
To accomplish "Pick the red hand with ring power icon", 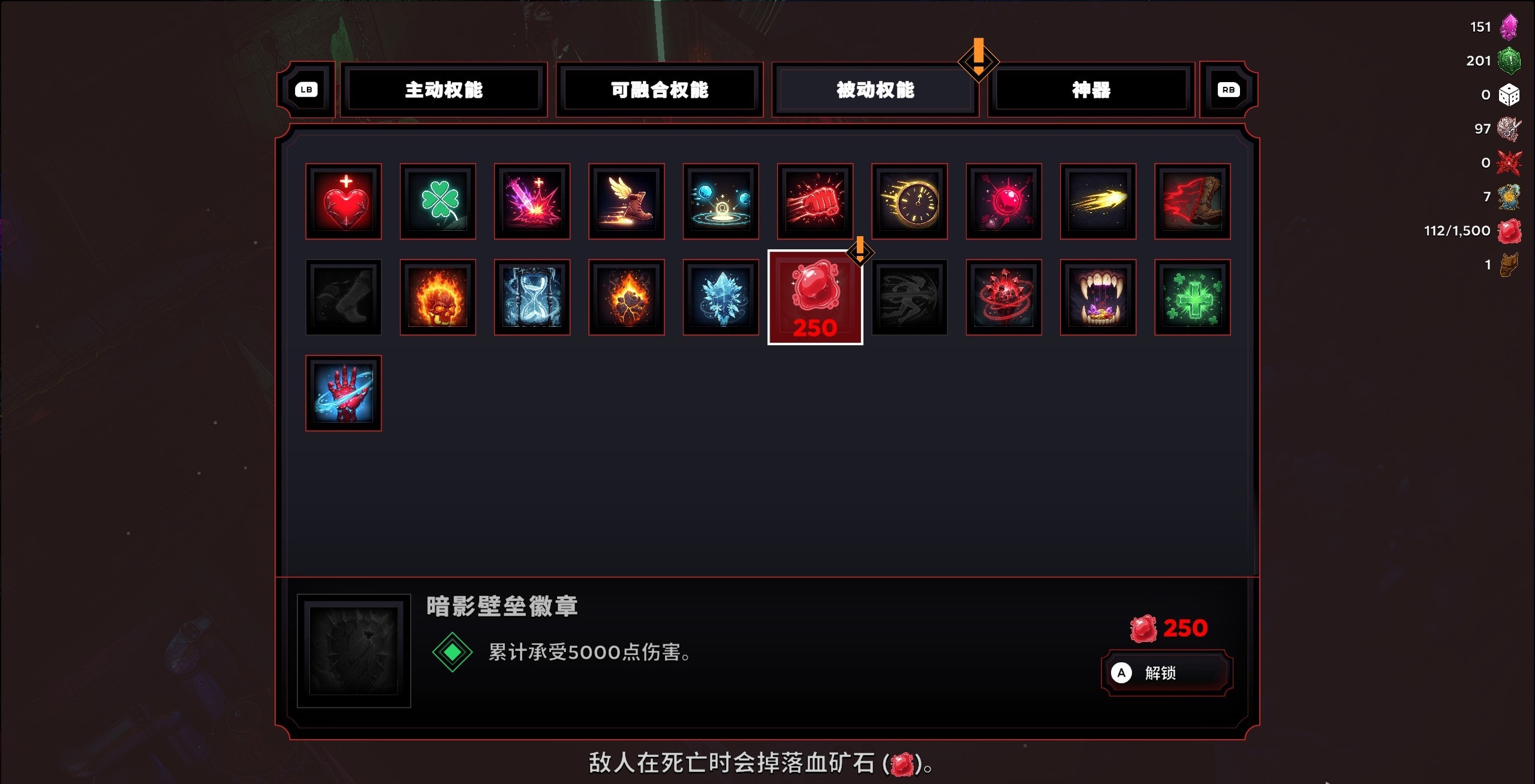I will pos(344,393).
